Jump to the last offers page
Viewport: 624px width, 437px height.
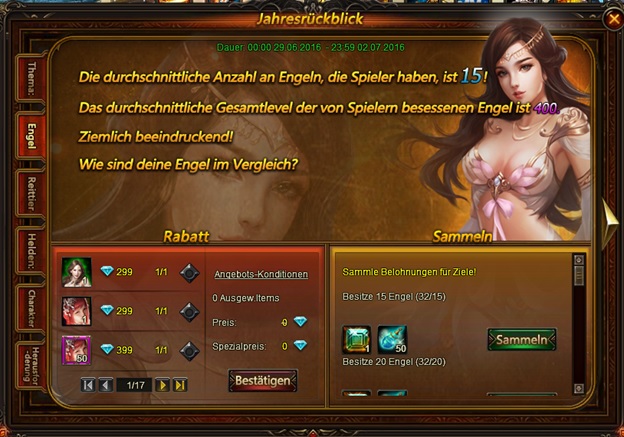pos(180,385)
